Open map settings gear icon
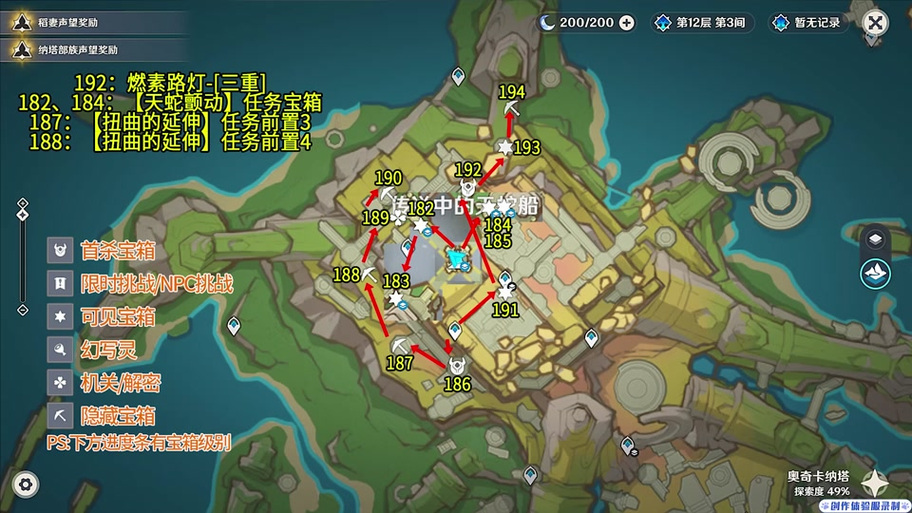Viewport: 912px width, 513px height. pos(26,485)
